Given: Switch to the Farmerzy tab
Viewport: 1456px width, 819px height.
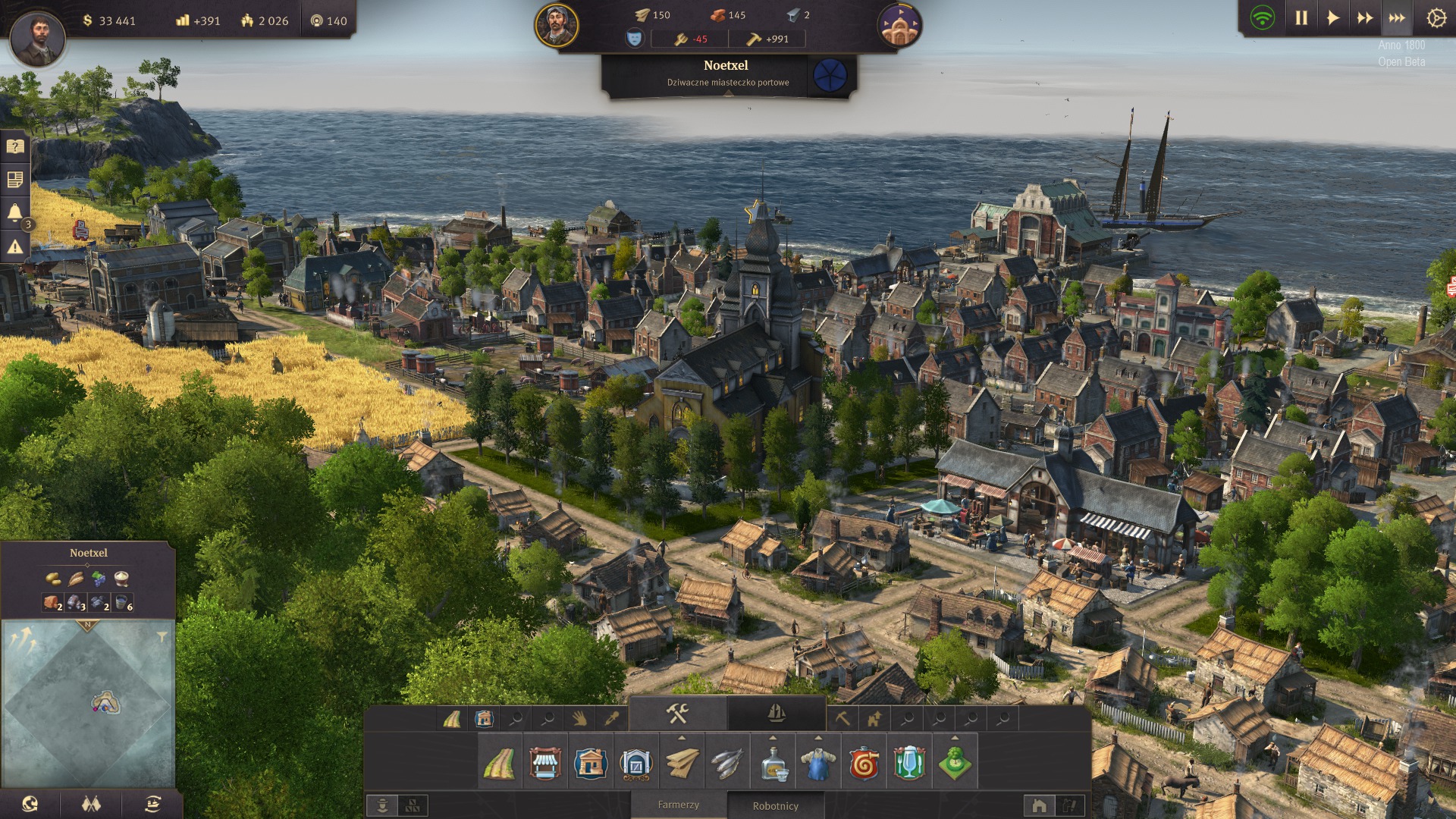Looking at the screenshot, I should [x=678, y=805].
